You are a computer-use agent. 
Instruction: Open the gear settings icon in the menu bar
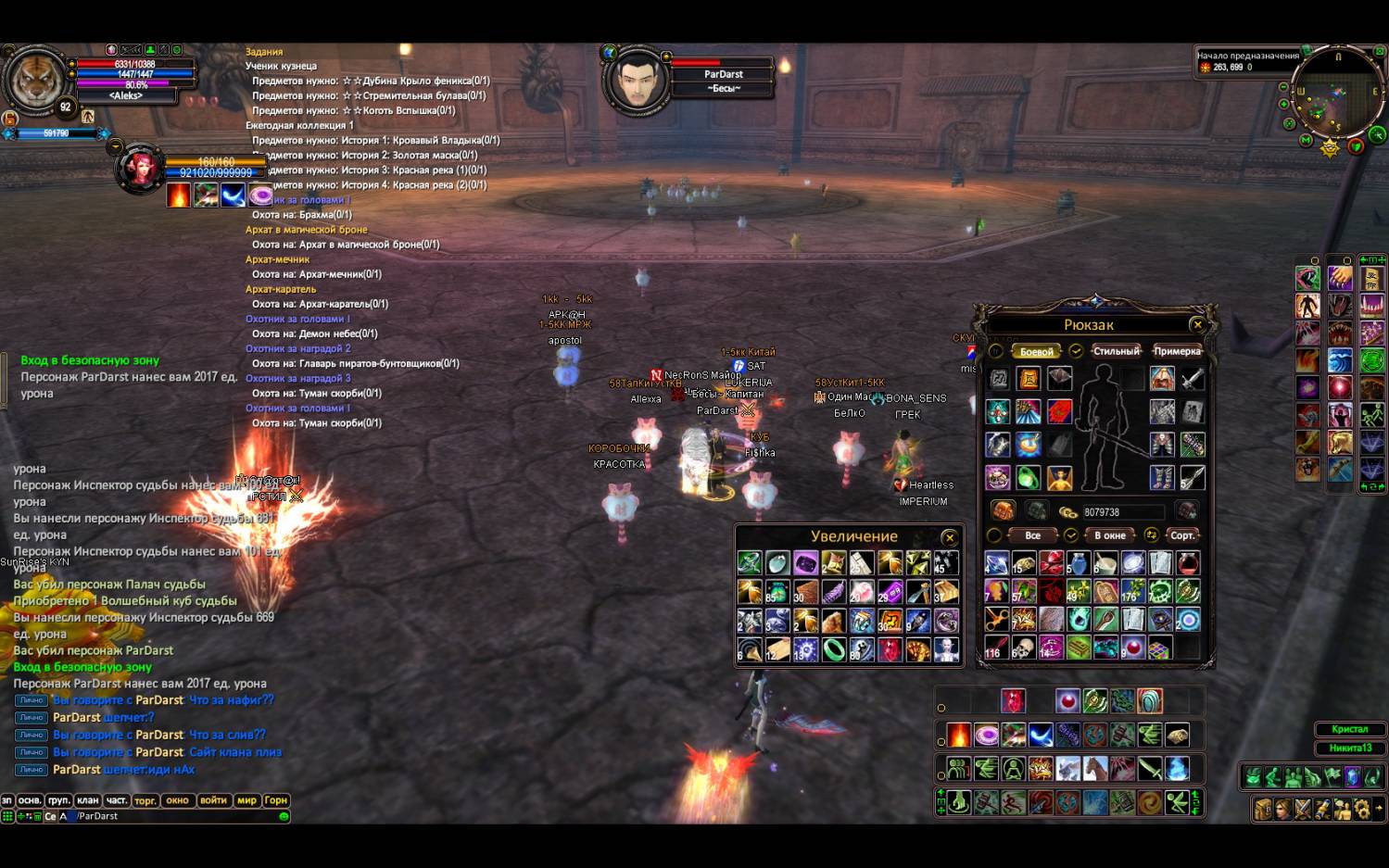tap(1361, 810)
